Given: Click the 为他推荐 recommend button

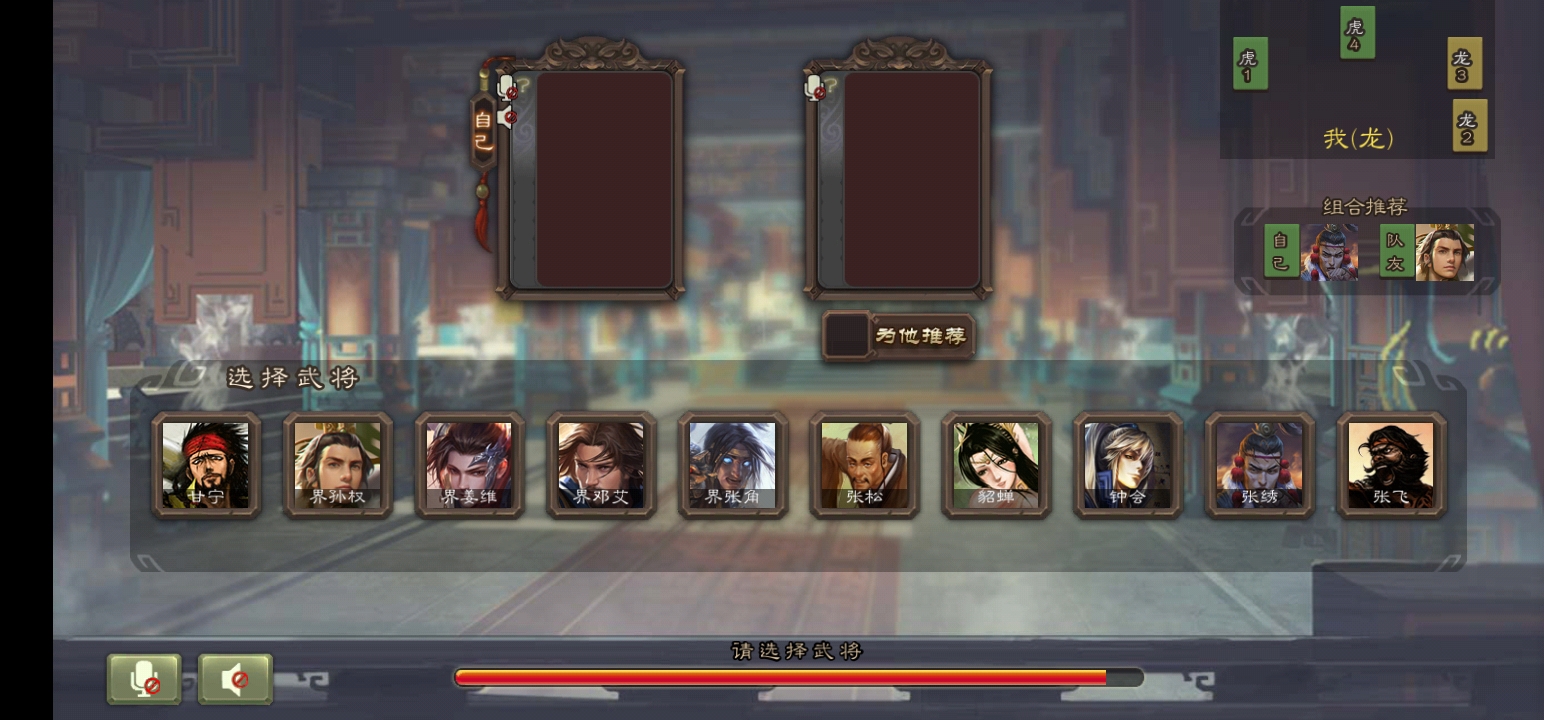Looking at the screenshot, I should pos(898,336).
